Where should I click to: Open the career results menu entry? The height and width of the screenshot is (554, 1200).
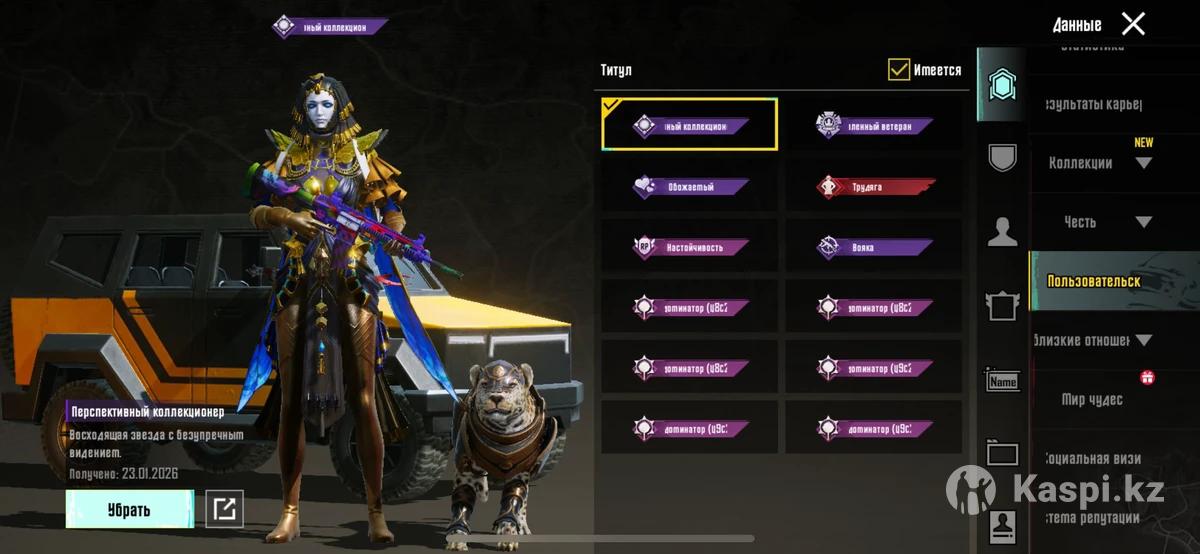(x=1093, y=104)
